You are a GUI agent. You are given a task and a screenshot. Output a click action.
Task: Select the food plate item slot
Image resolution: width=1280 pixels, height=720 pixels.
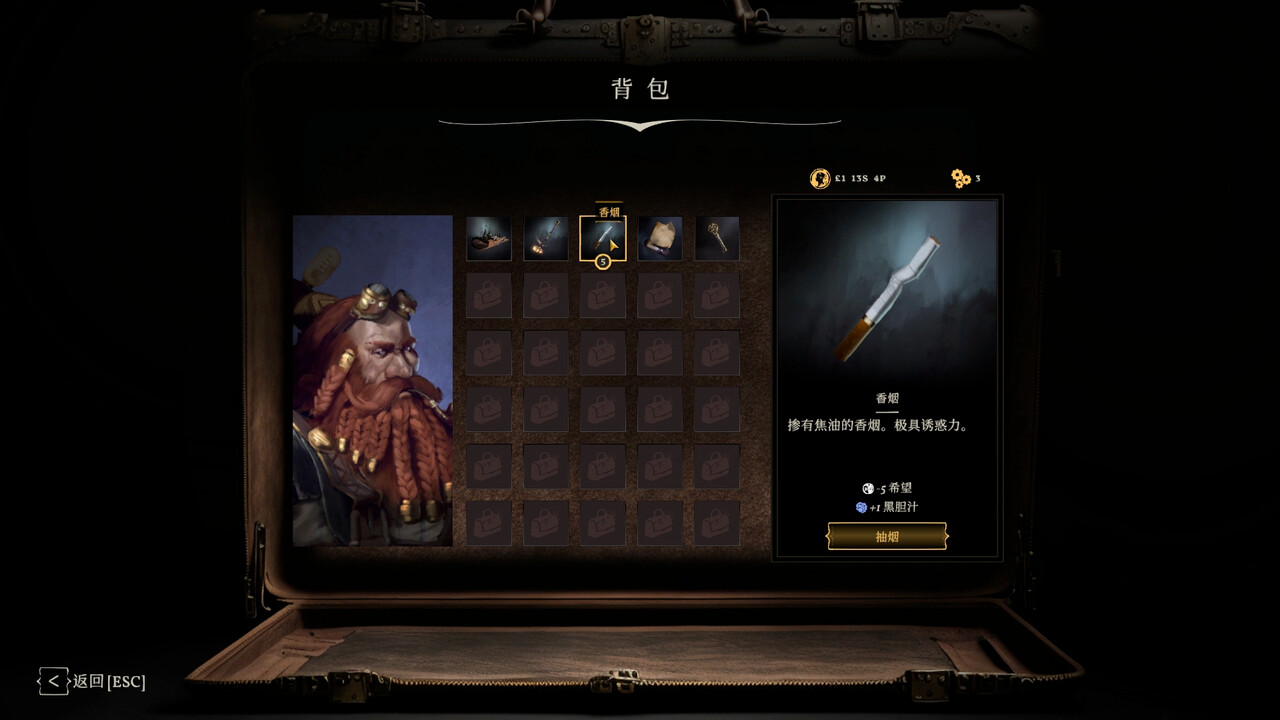point(489,239)
